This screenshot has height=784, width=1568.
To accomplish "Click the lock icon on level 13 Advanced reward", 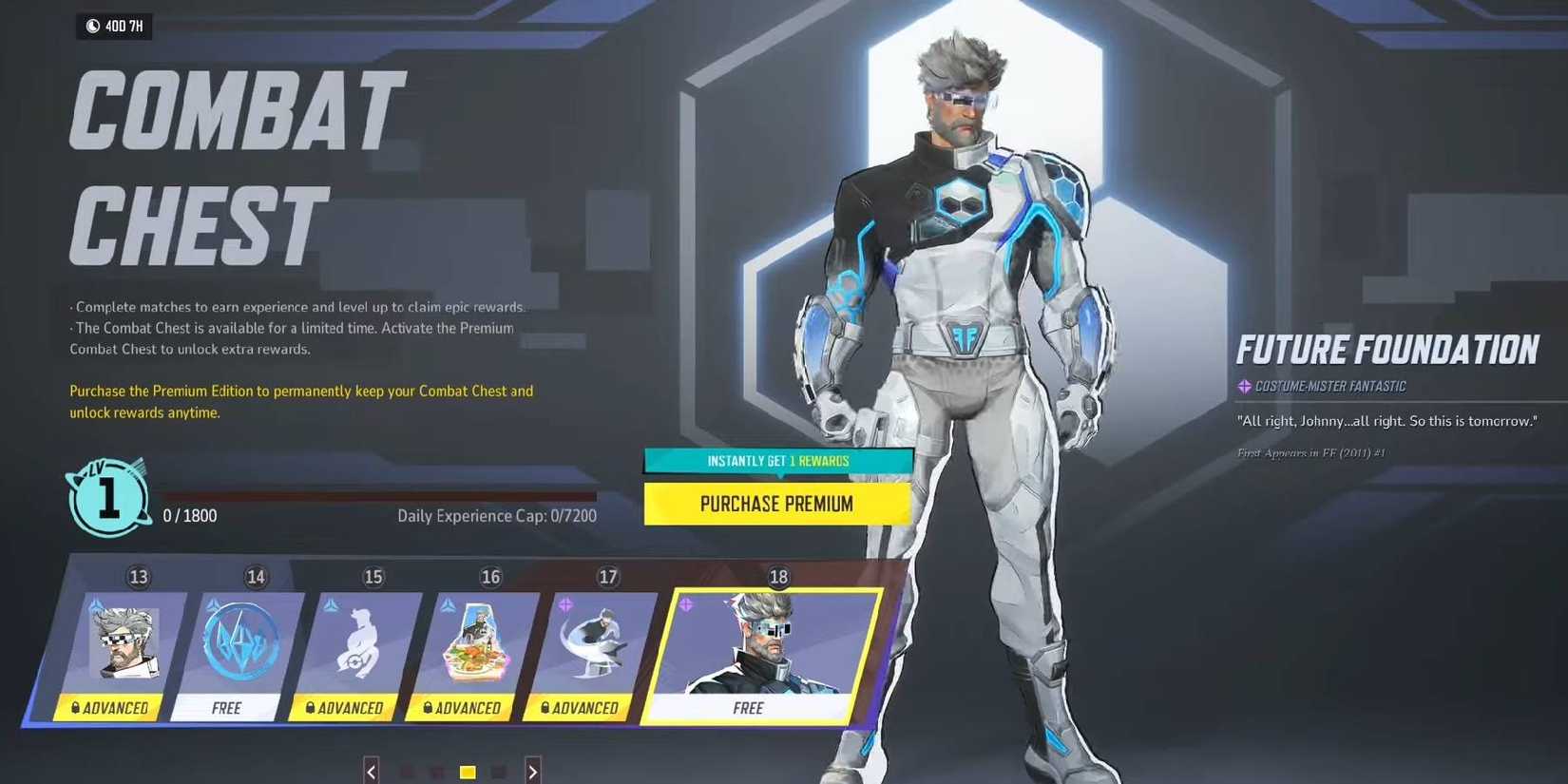I will [x=74, y=708].
